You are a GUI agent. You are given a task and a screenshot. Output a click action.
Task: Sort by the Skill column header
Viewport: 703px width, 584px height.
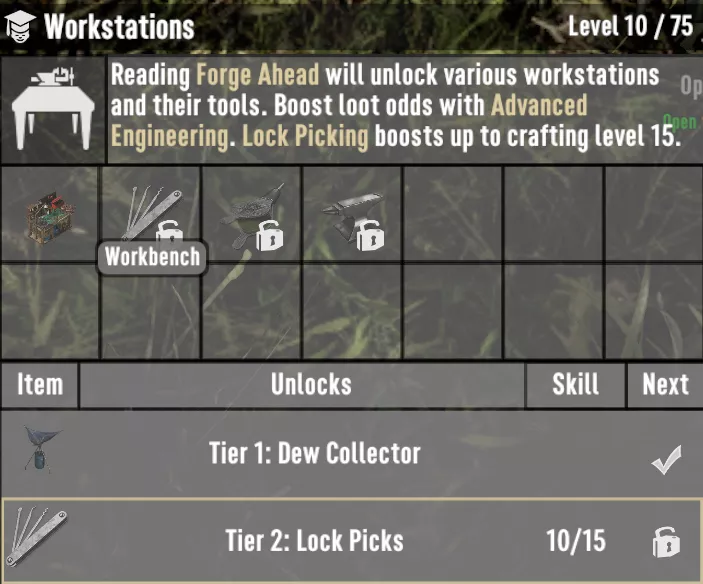coord(576,385)
